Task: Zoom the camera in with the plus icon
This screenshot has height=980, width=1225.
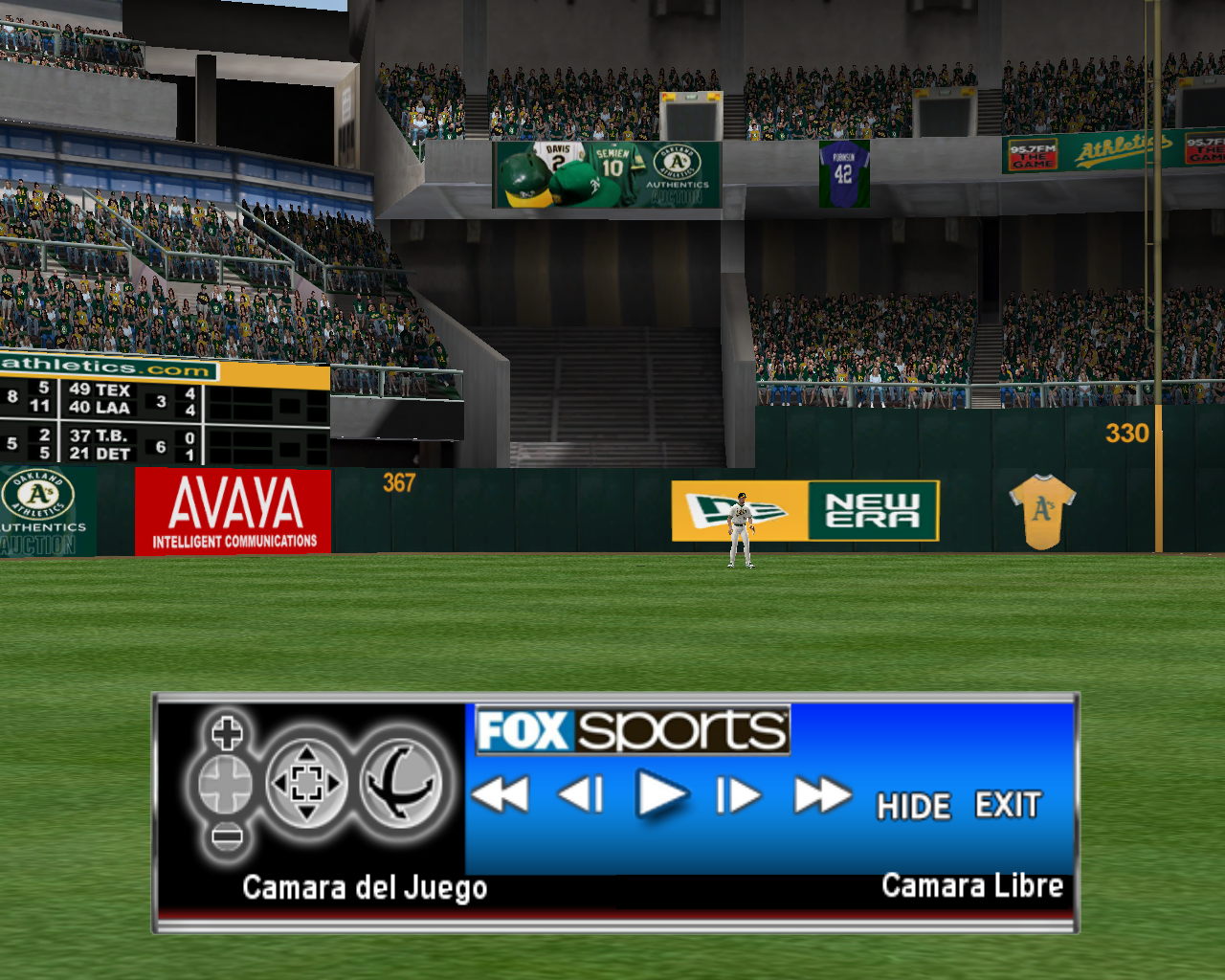Action: pyautogui.click(x=227, y=734)
